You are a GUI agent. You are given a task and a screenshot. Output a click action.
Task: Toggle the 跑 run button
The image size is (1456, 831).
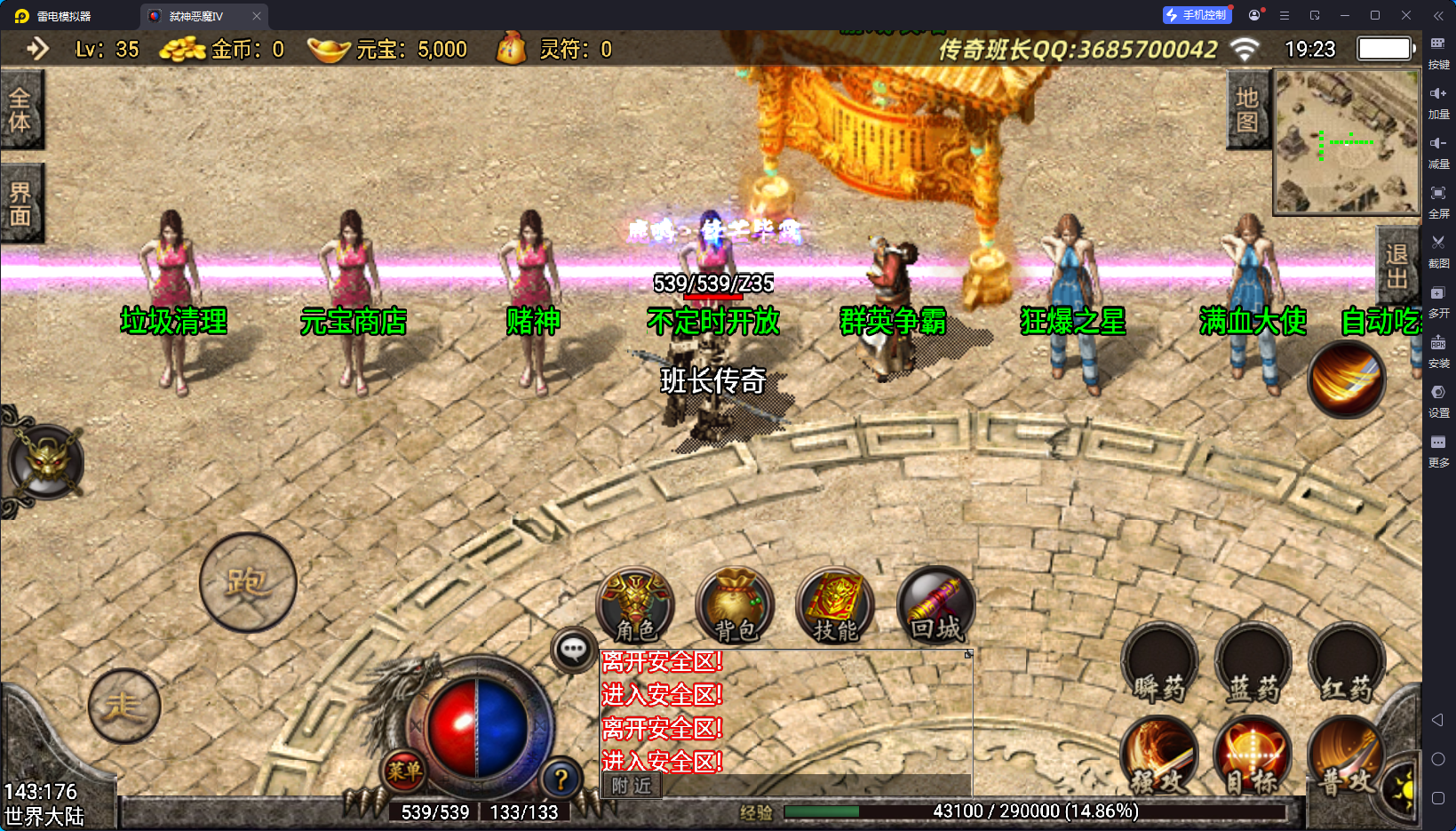[248, 583]
